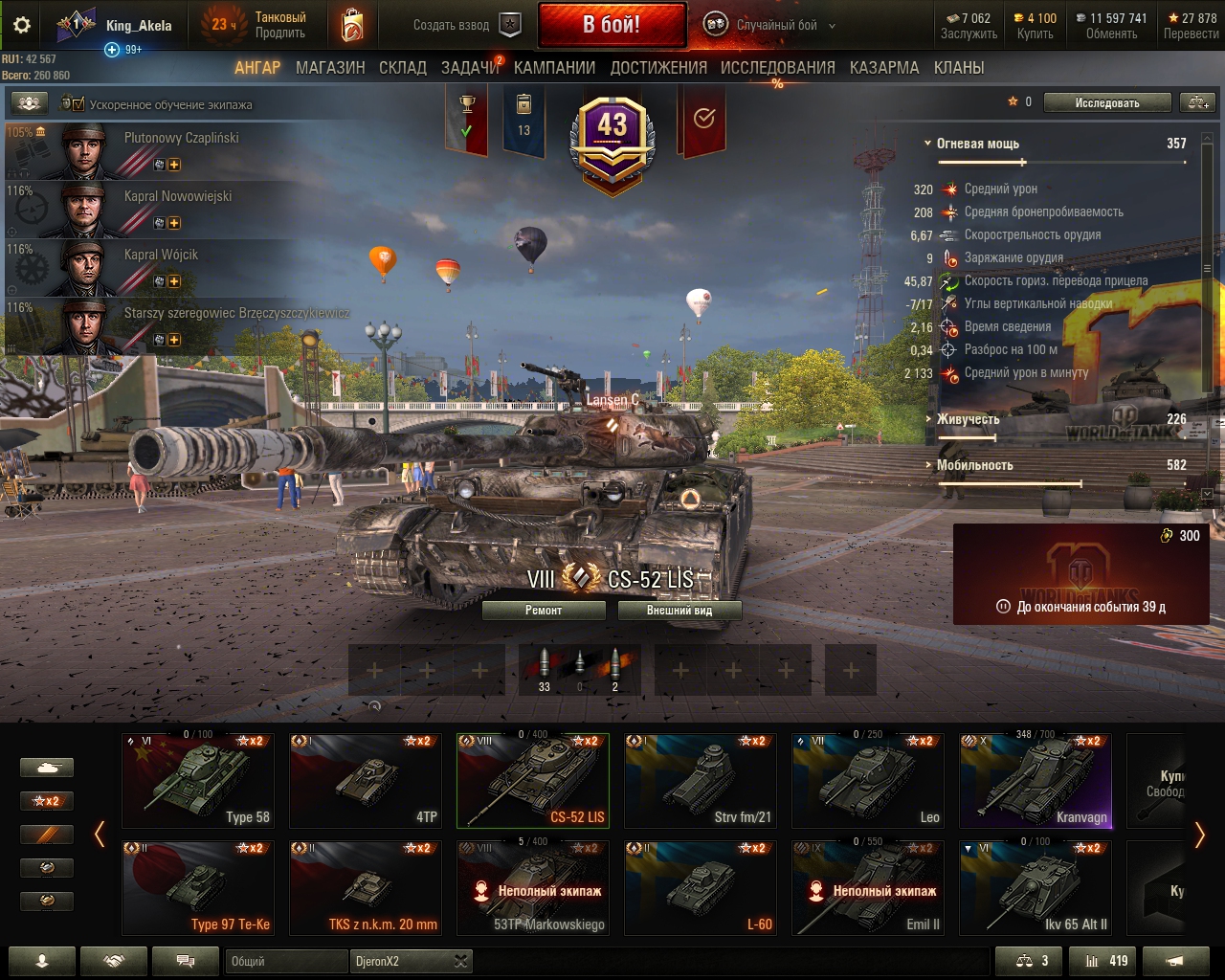Open the СКЛАД tab

(x=403, y=68)
